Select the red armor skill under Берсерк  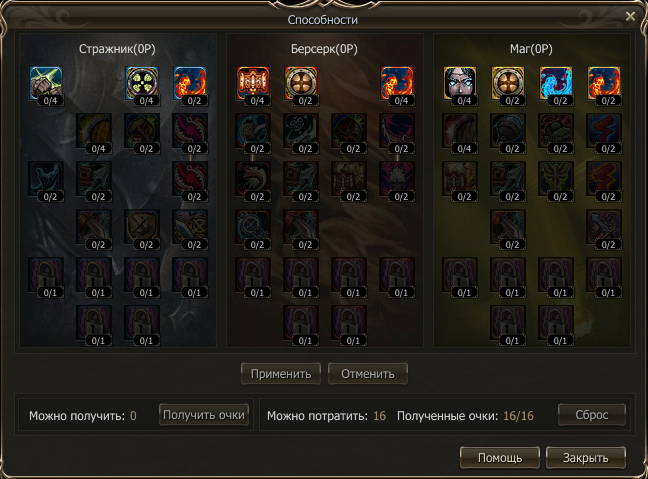point(253,83)
